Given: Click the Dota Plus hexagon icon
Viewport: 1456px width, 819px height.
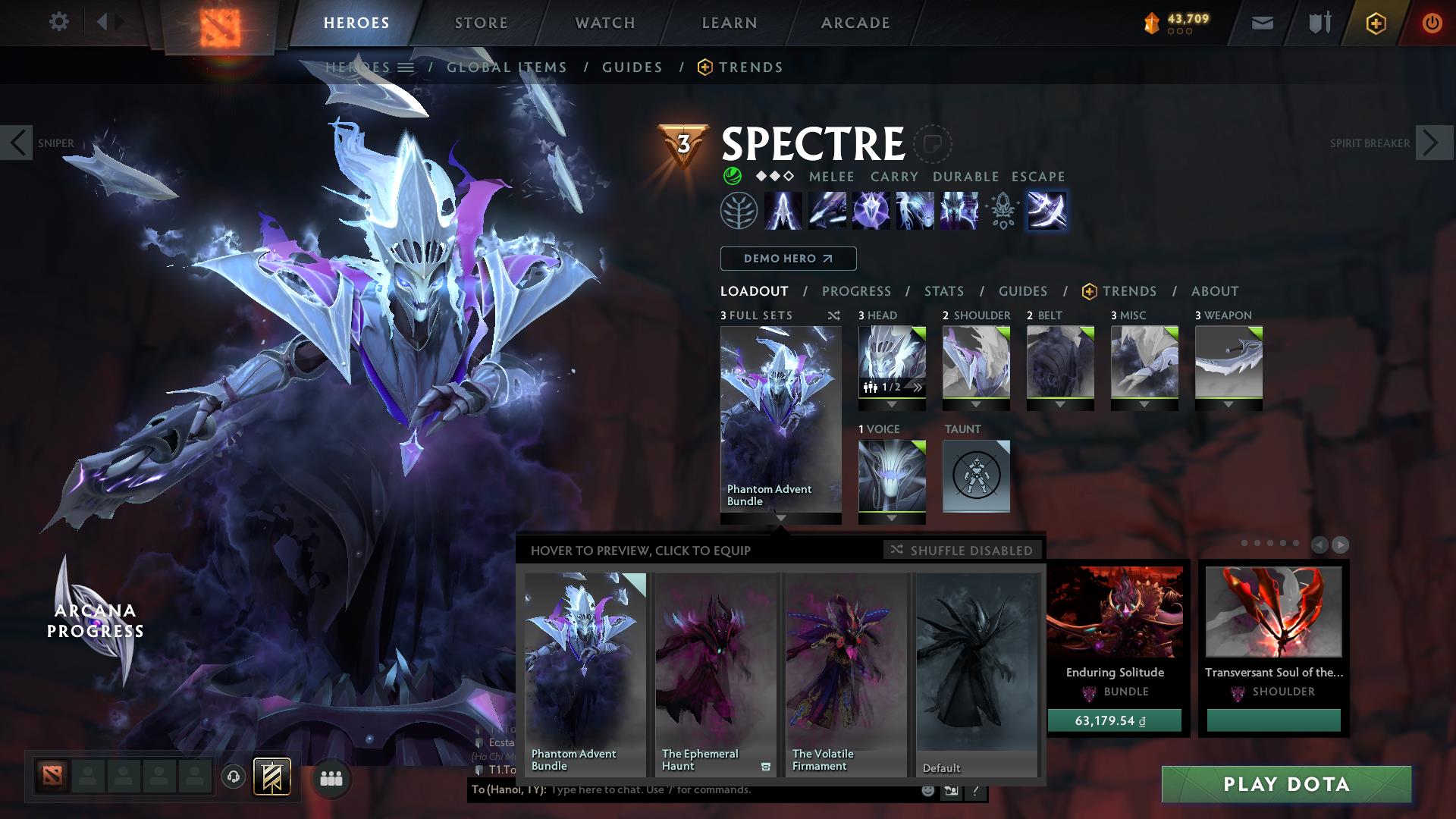Looking at the screenshot, I should click(1378, 22).
